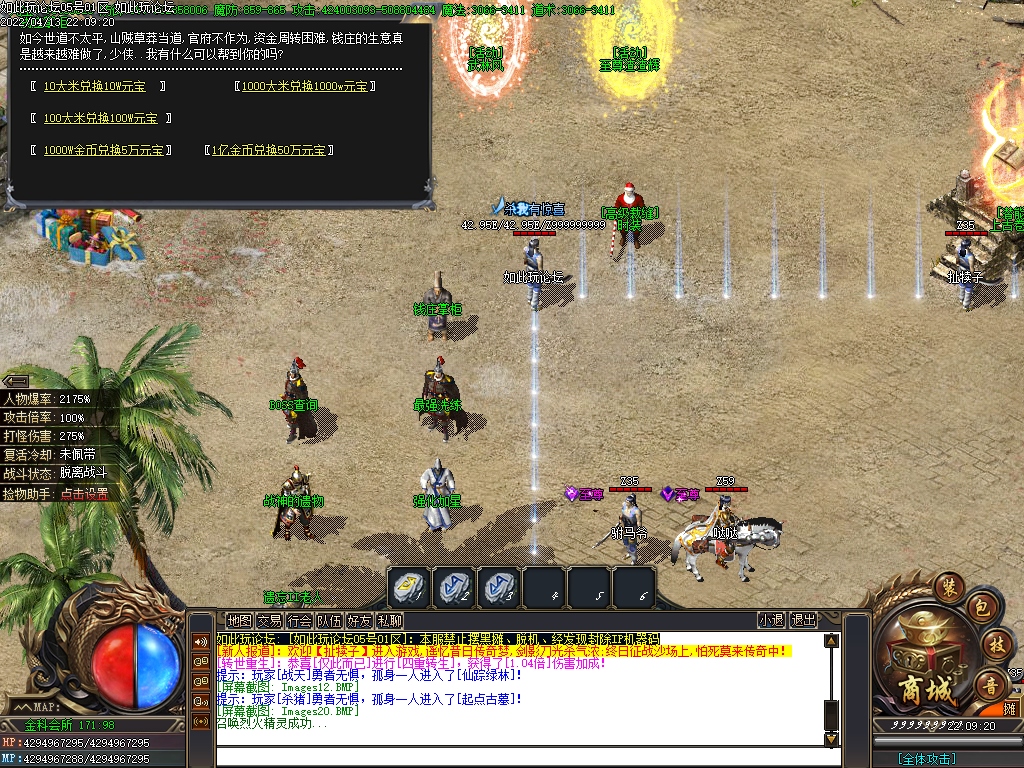1024x768 pixels.
Task: Open the 队伍 team tab
Action: pyautogui.click(x=329, y=621)
